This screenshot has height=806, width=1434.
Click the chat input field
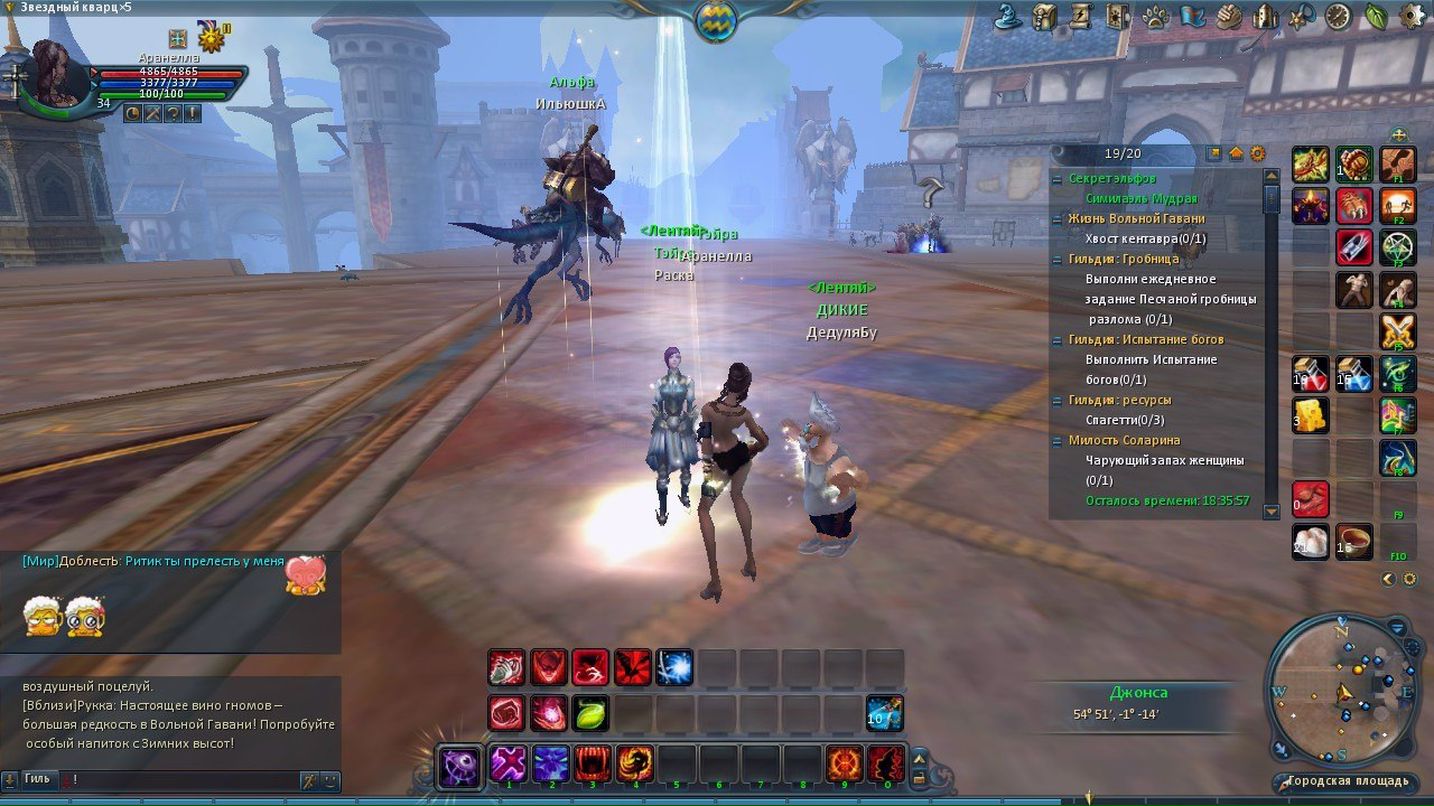coord(180,780)
